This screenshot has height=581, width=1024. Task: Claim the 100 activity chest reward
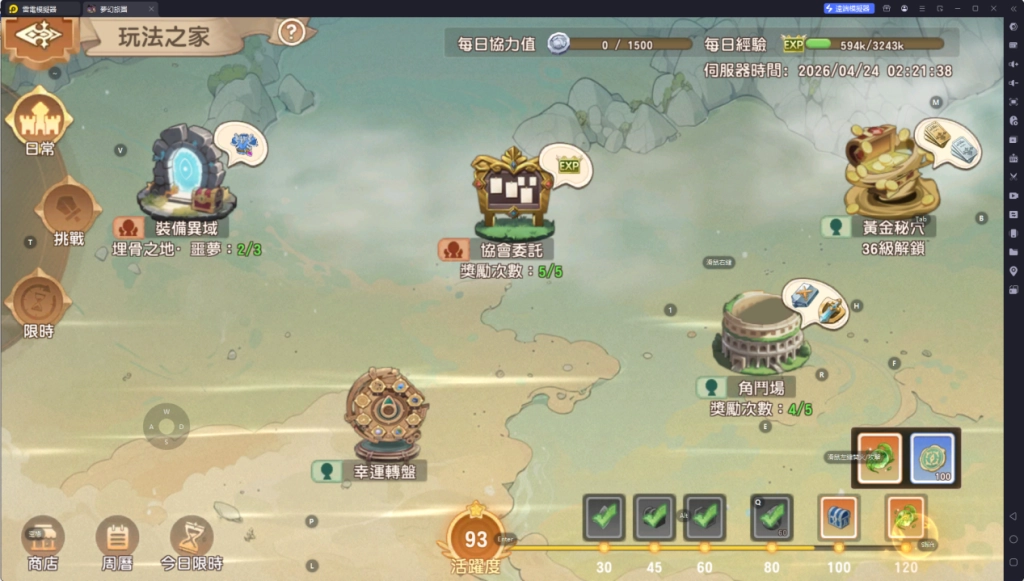pos(838,517)
